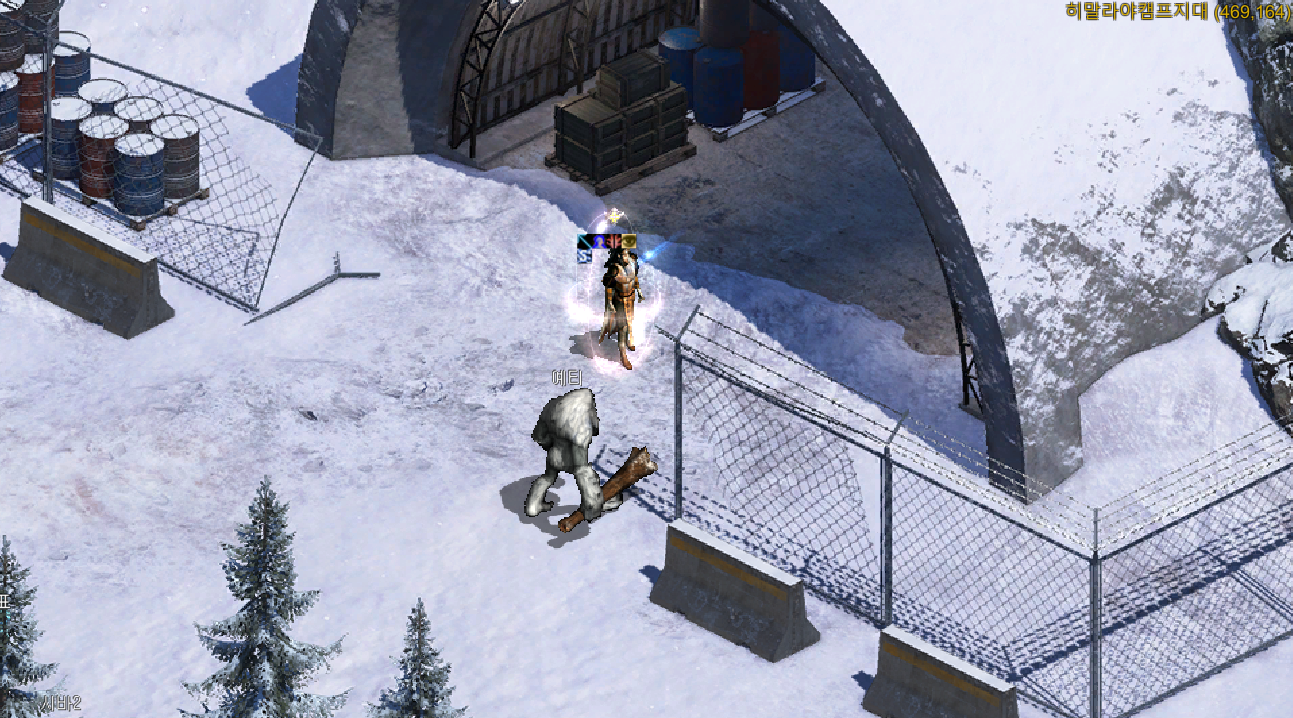Click the blue silhouette buff icon
Viewport: 1293px width, 718px height.
point(600,241)
